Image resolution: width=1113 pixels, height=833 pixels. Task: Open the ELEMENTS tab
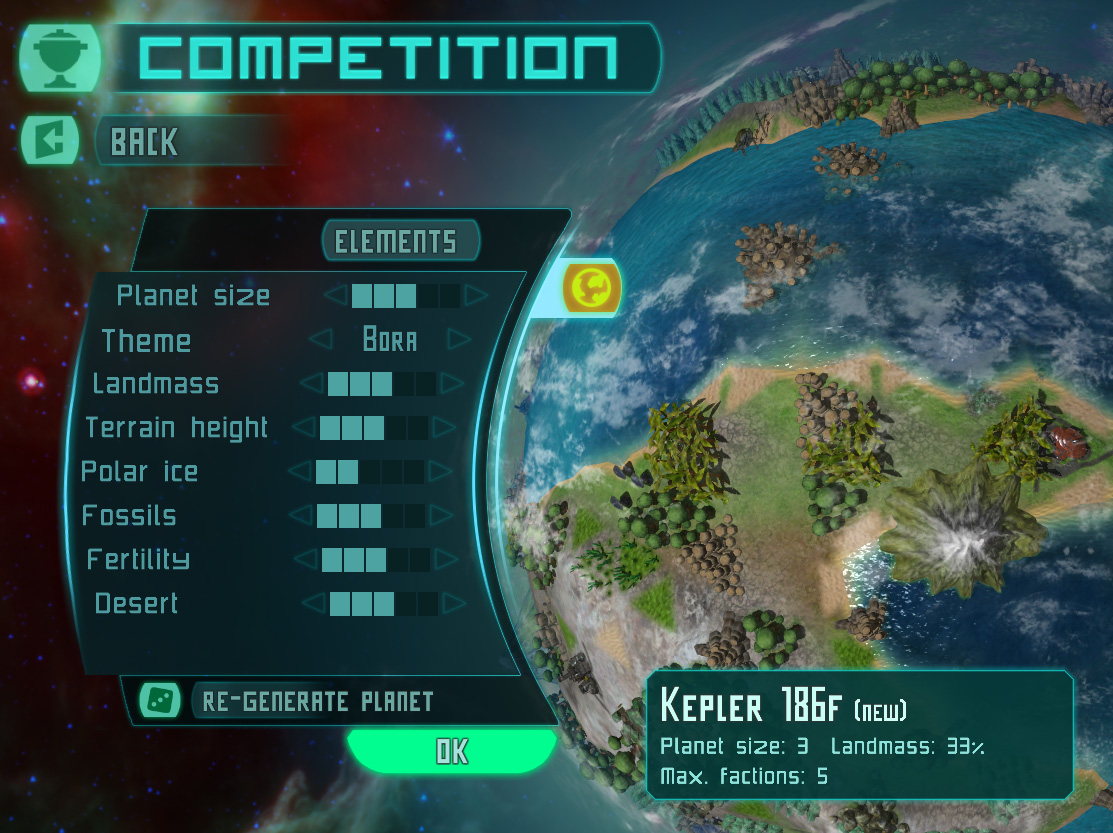397,241
